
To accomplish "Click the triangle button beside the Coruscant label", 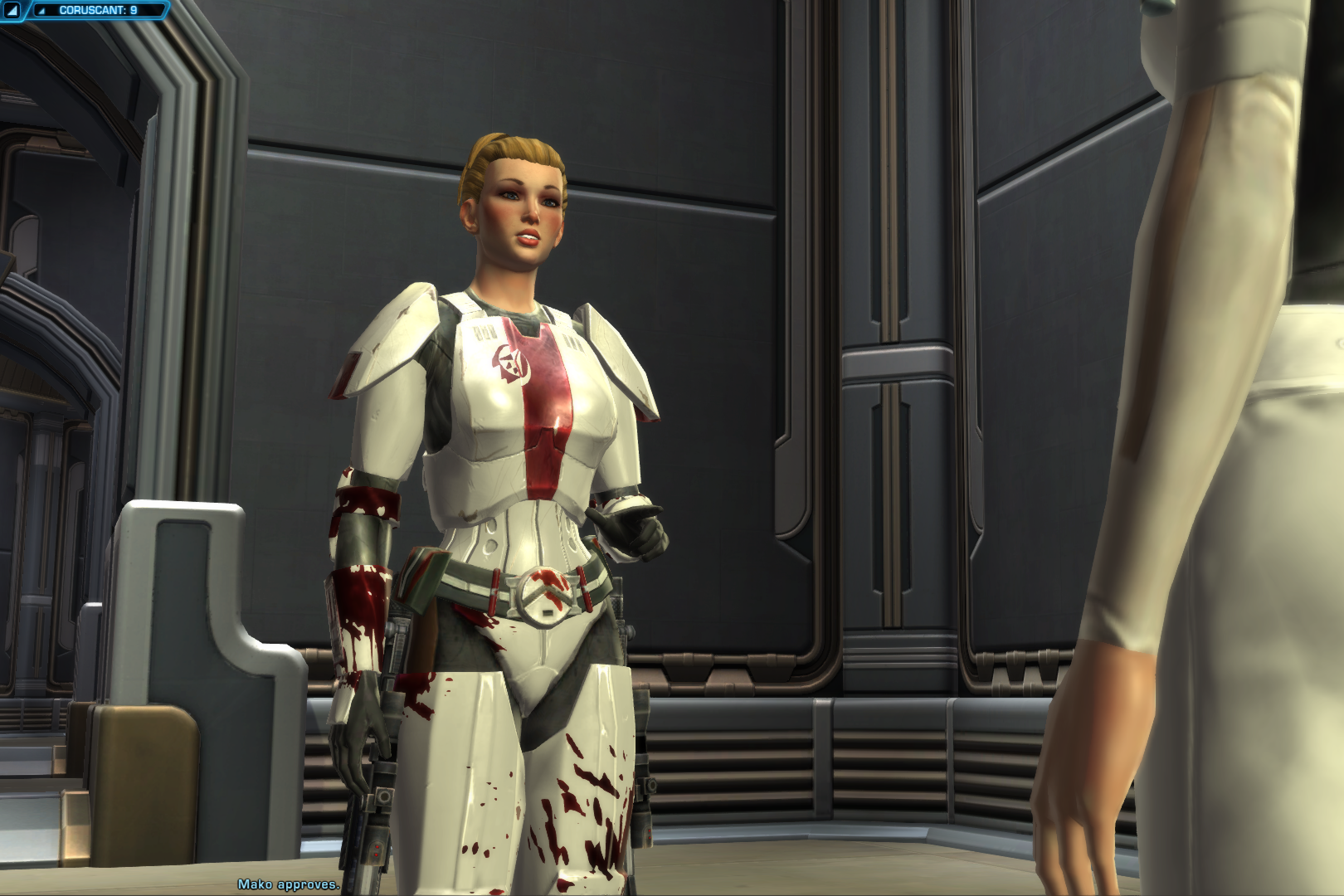I will [12, 11].
